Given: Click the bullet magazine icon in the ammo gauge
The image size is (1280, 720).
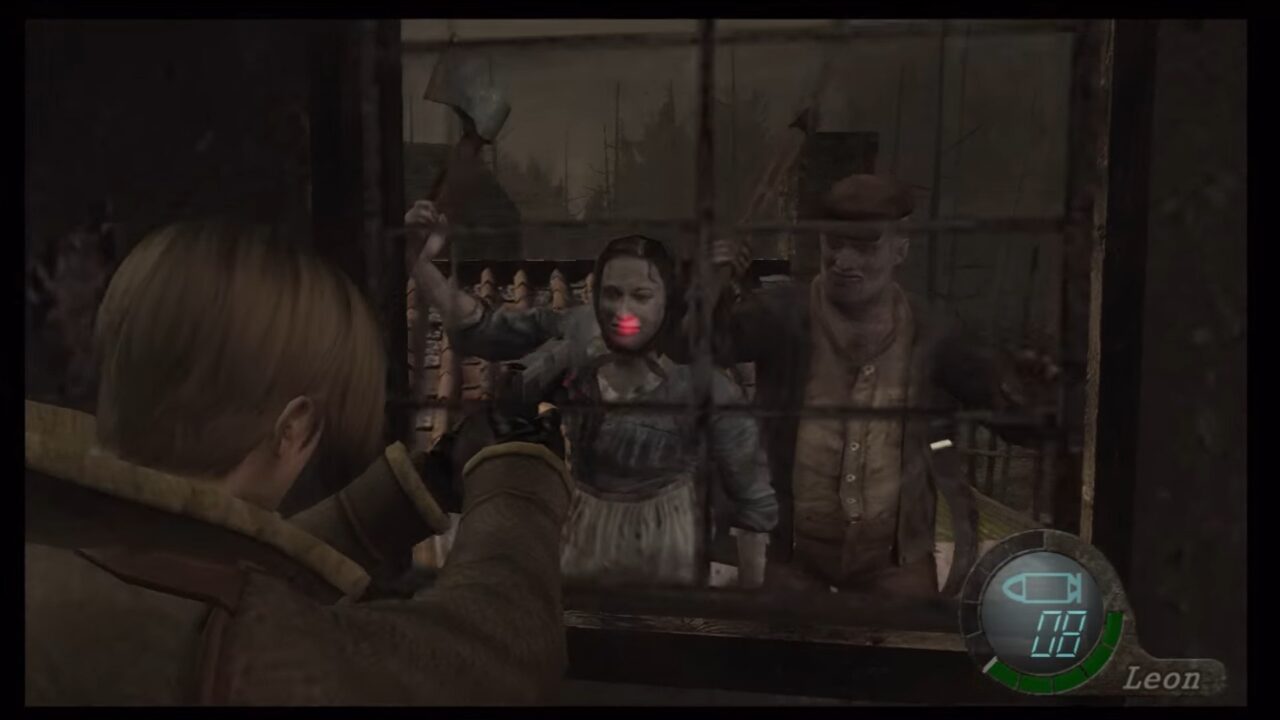Looking at the screenshot, I should click(x=1041, y=587).
